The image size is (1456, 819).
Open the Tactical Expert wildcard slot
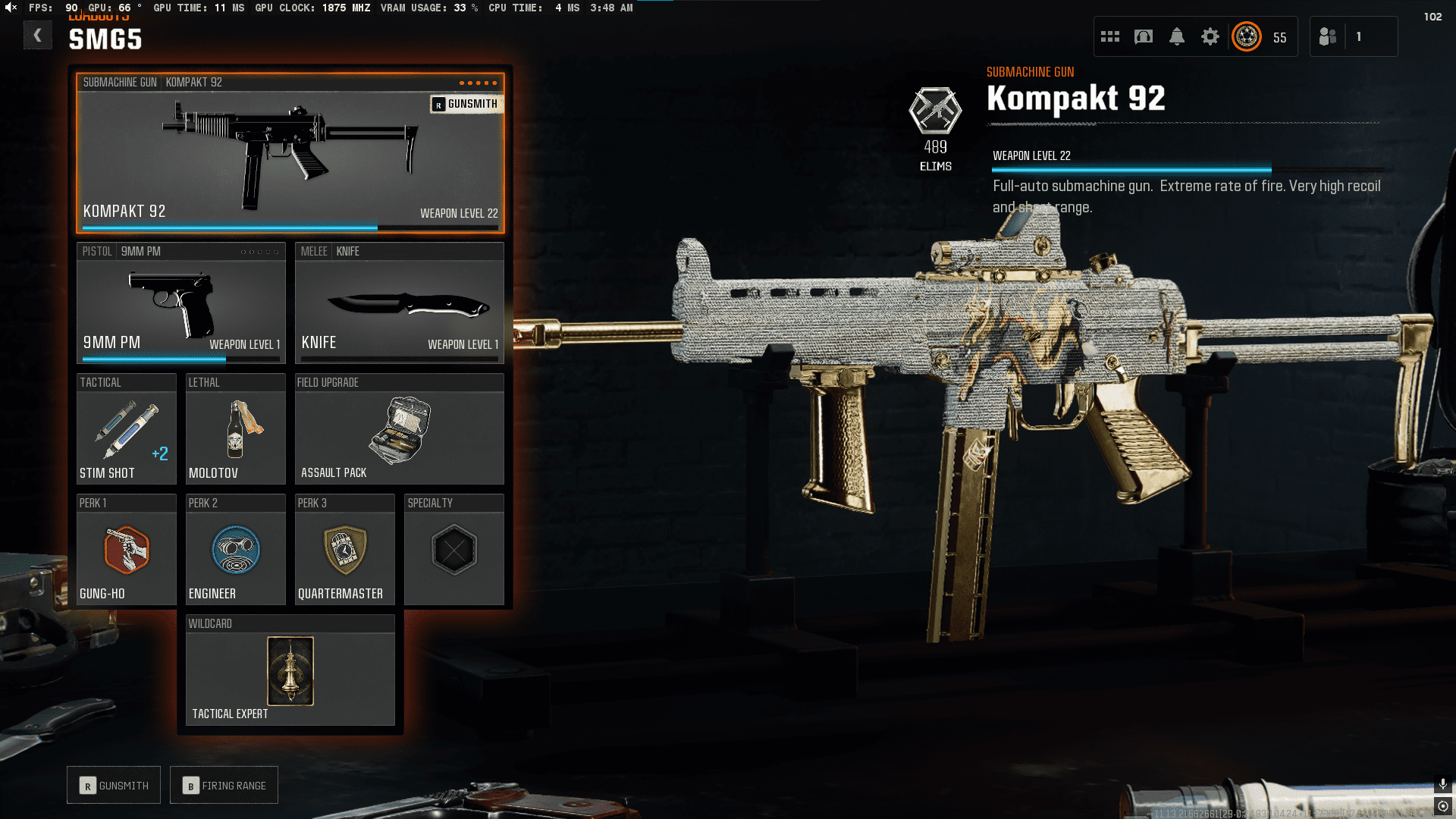point(290,670)
